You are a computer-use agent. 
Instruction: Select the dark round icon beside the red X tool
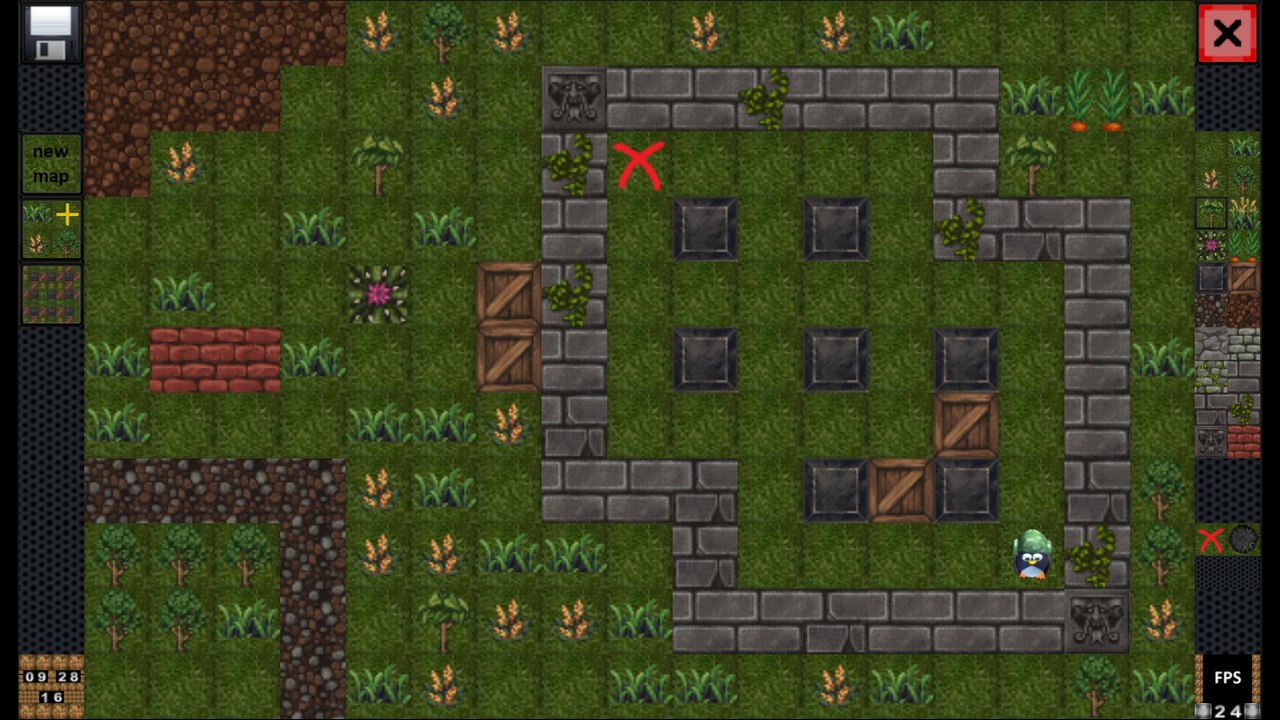(1243, 540)
